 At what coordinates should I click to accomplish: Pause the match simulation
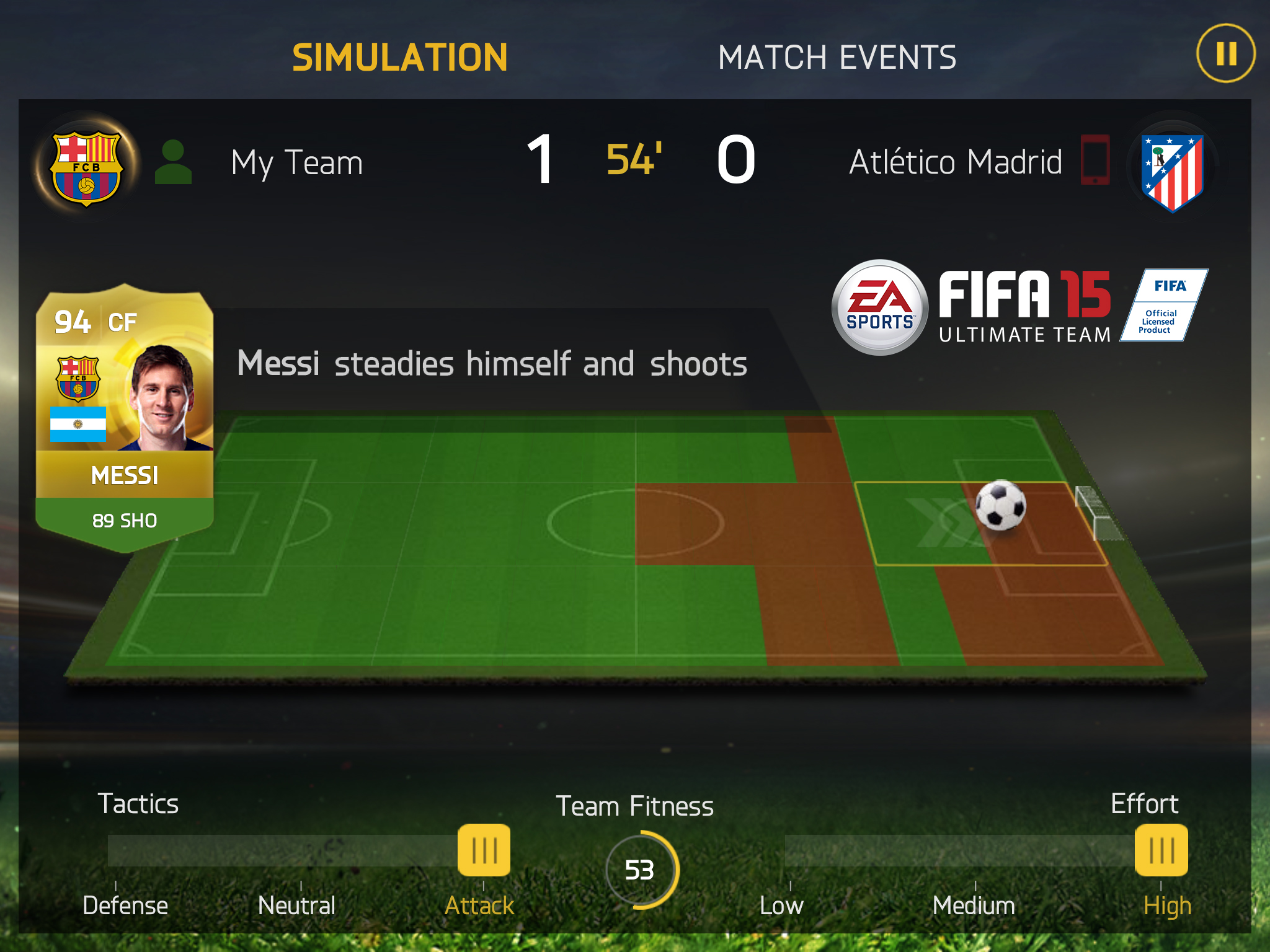coord(1225,53)
